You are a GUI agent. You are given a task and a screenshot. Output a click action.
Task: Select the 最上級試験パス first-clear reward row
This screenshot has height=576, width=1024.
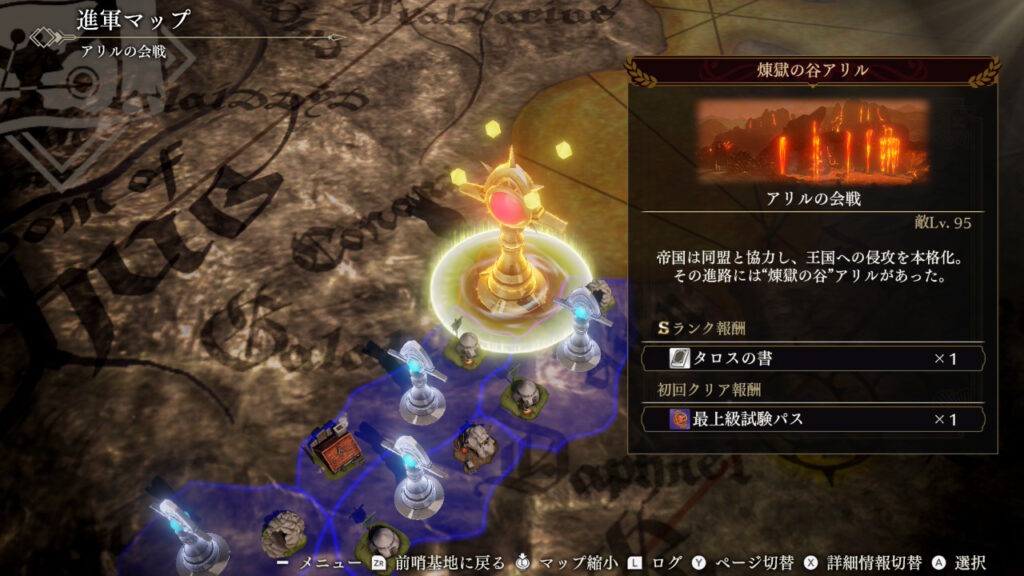tap(812, 419)
